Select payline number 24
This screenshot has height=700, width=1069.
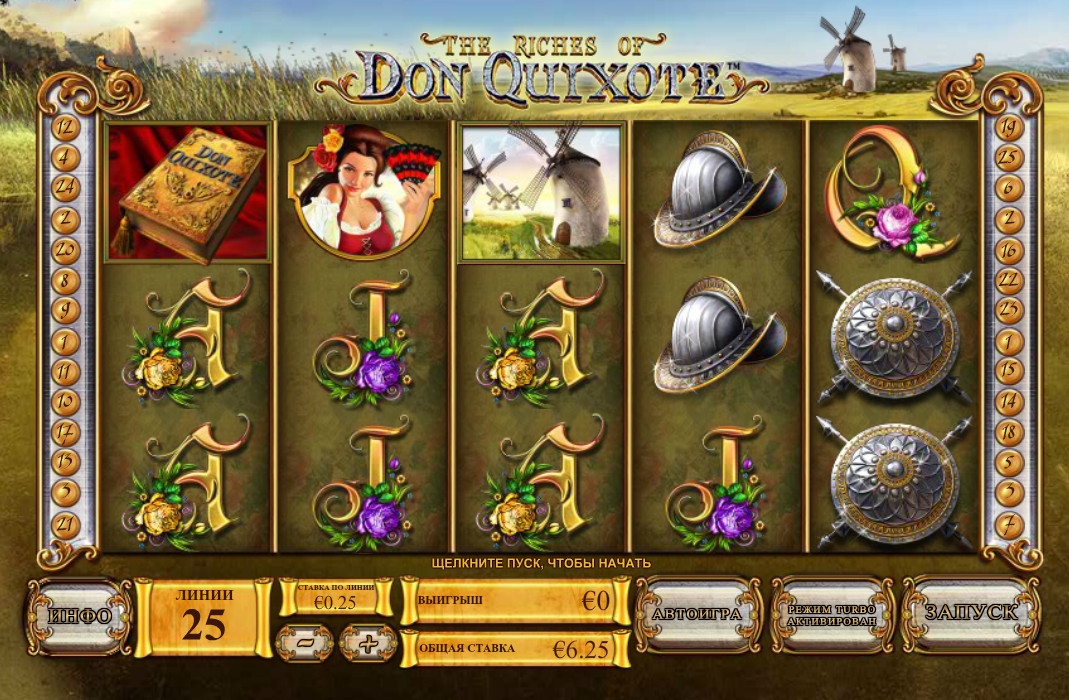[x=65, y=186]
